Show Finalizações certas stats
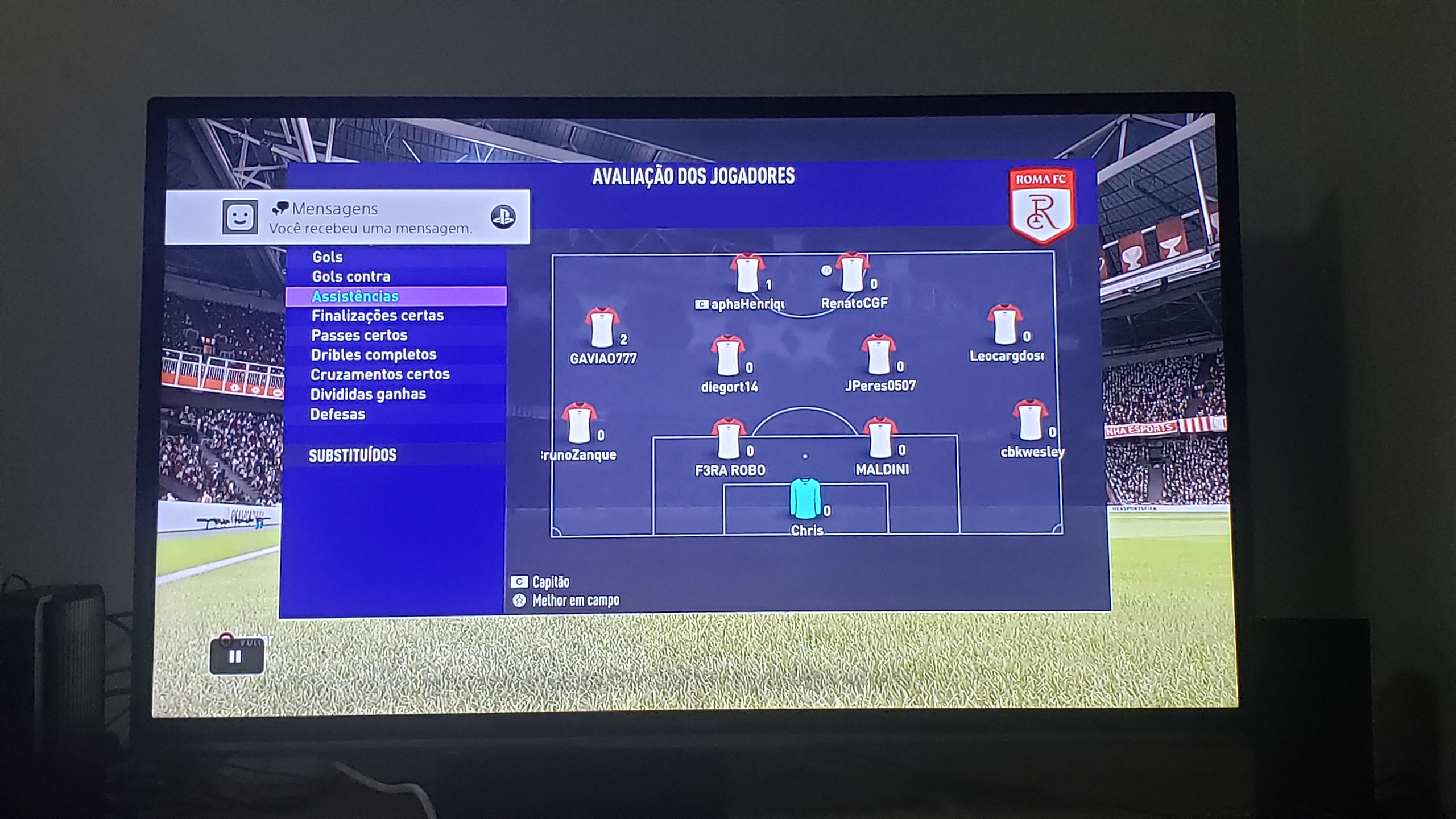The height and width of the screenshot is (819, 1456). [377, 316]
